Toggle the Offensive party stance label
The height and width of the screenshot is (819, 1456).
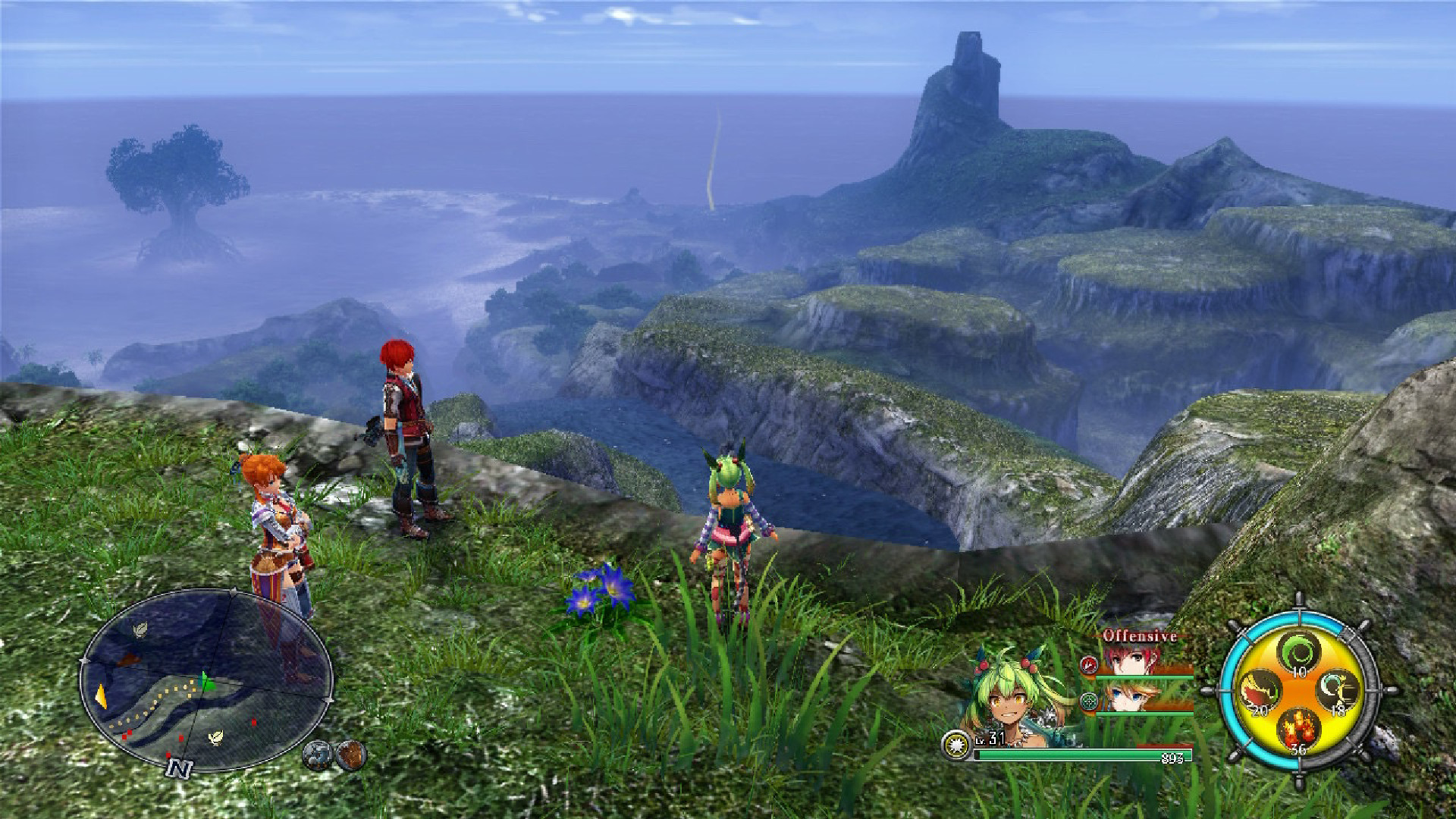pyautogui.click(x=1140, y=636)
